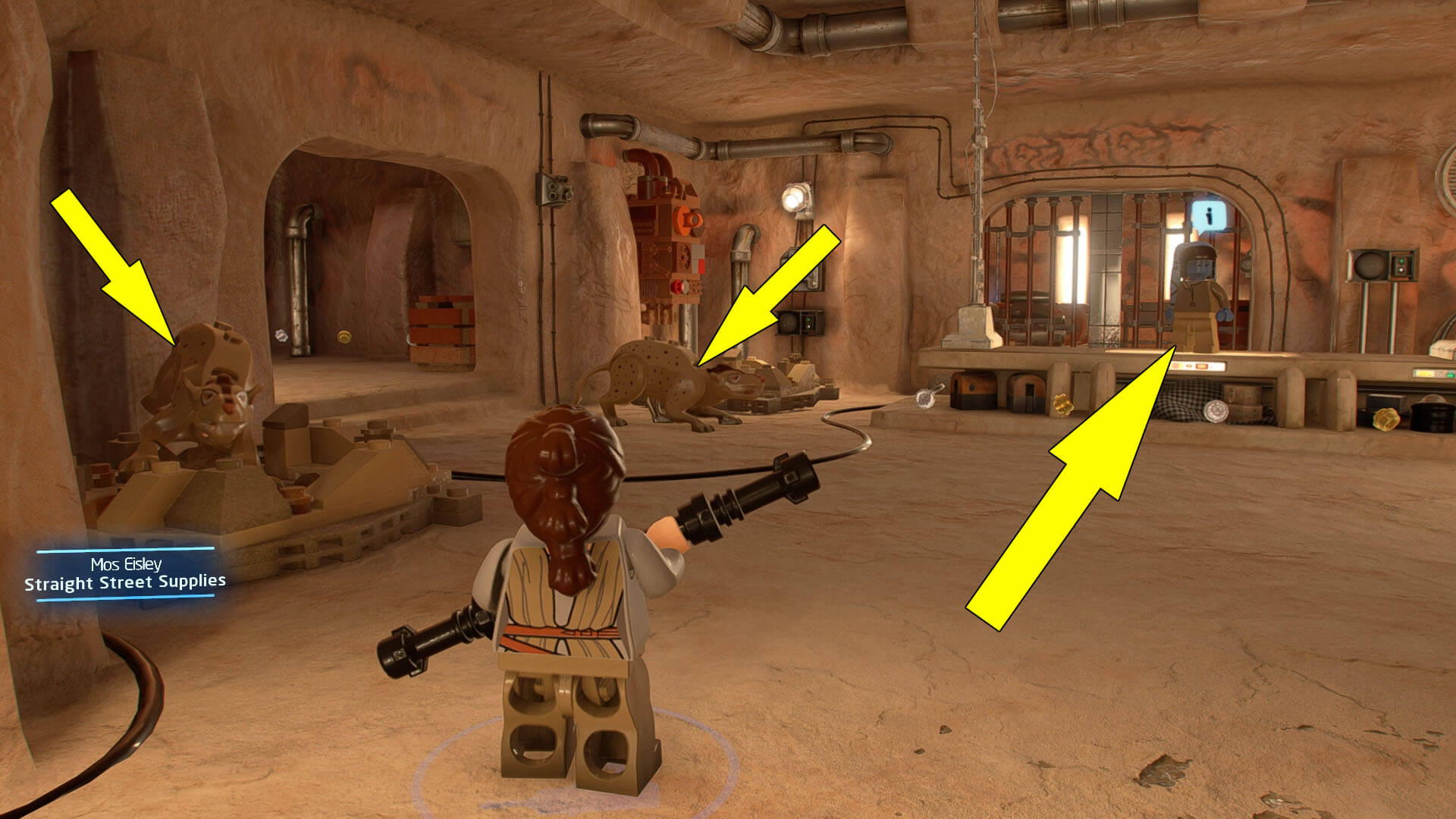1456x819 pixels.
Task: Click the gold coin near the back doorway
Action: point(344,337)
